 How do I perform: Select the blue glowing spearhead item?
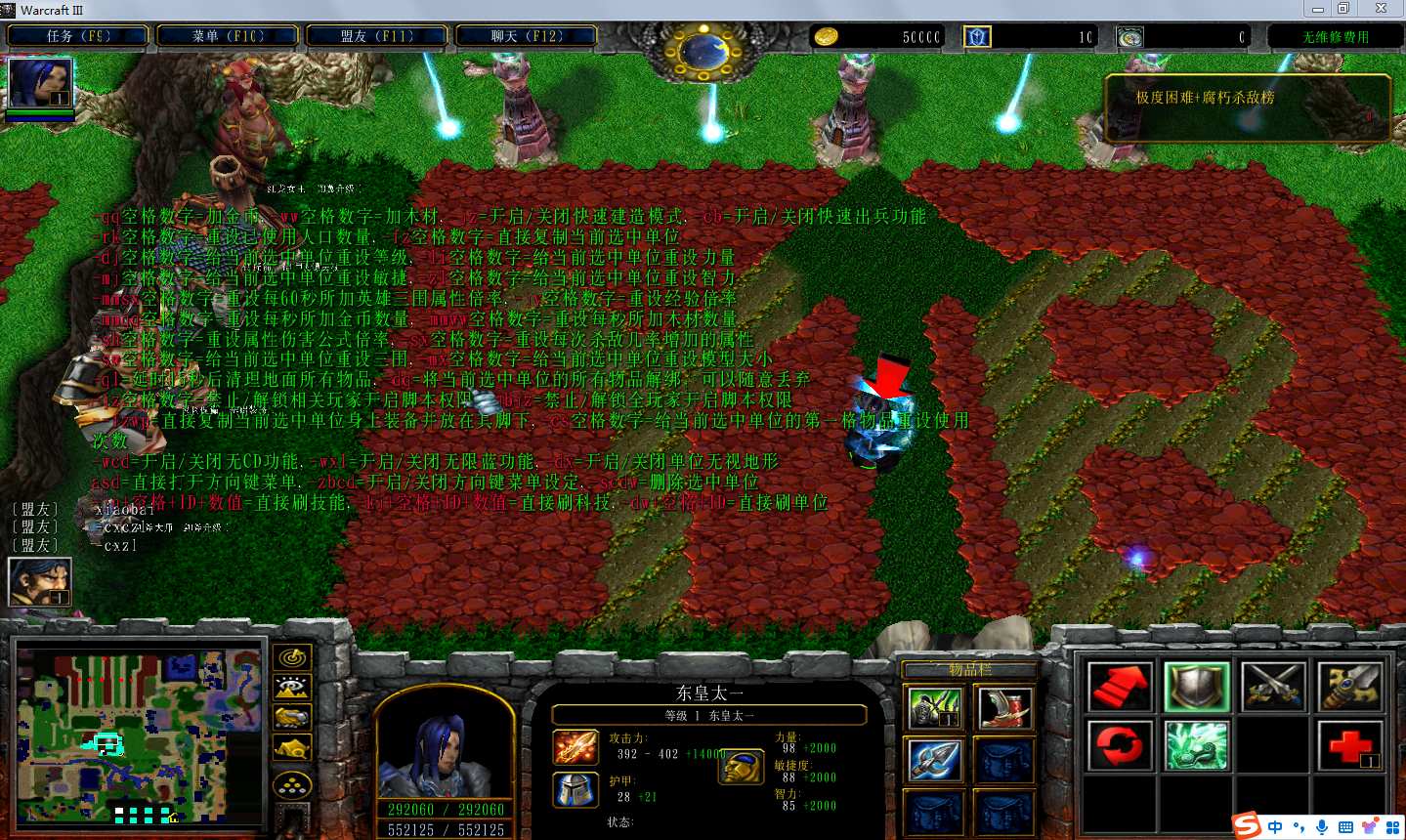click(935, 761)
